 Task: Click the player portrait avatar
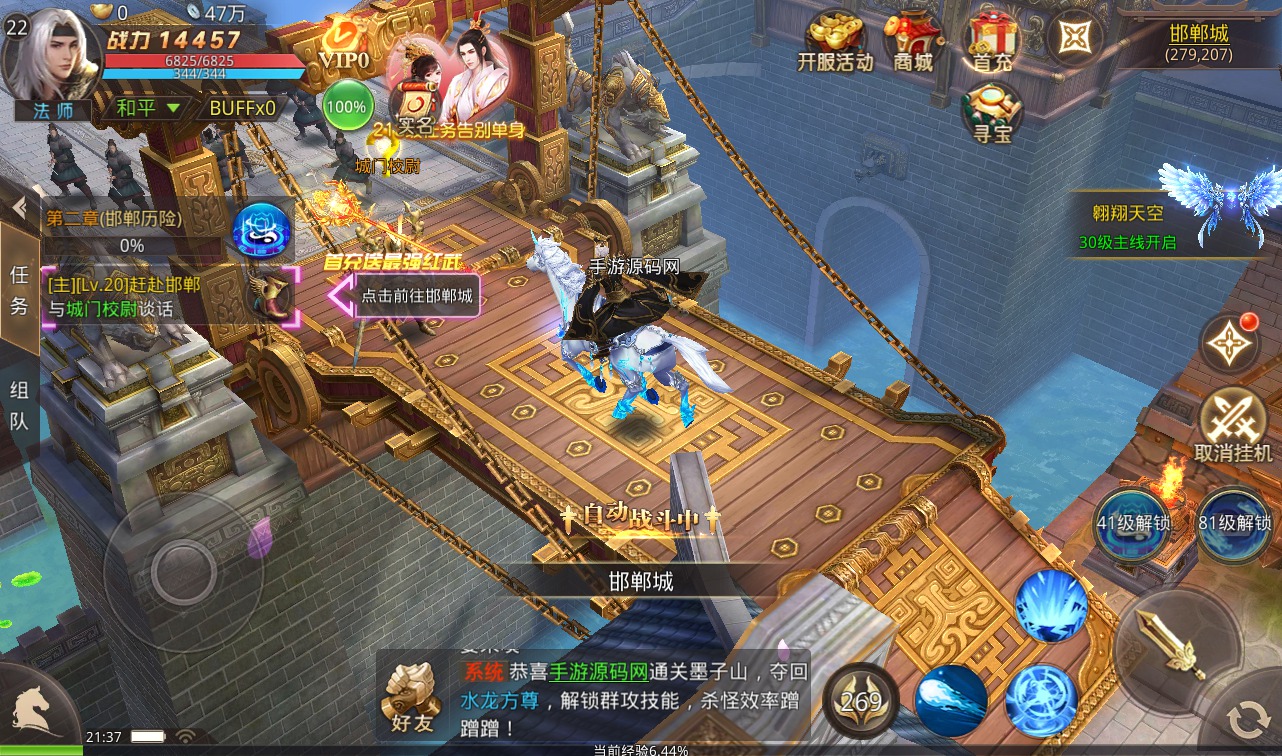pyautogui.click(x=54, y=56)
